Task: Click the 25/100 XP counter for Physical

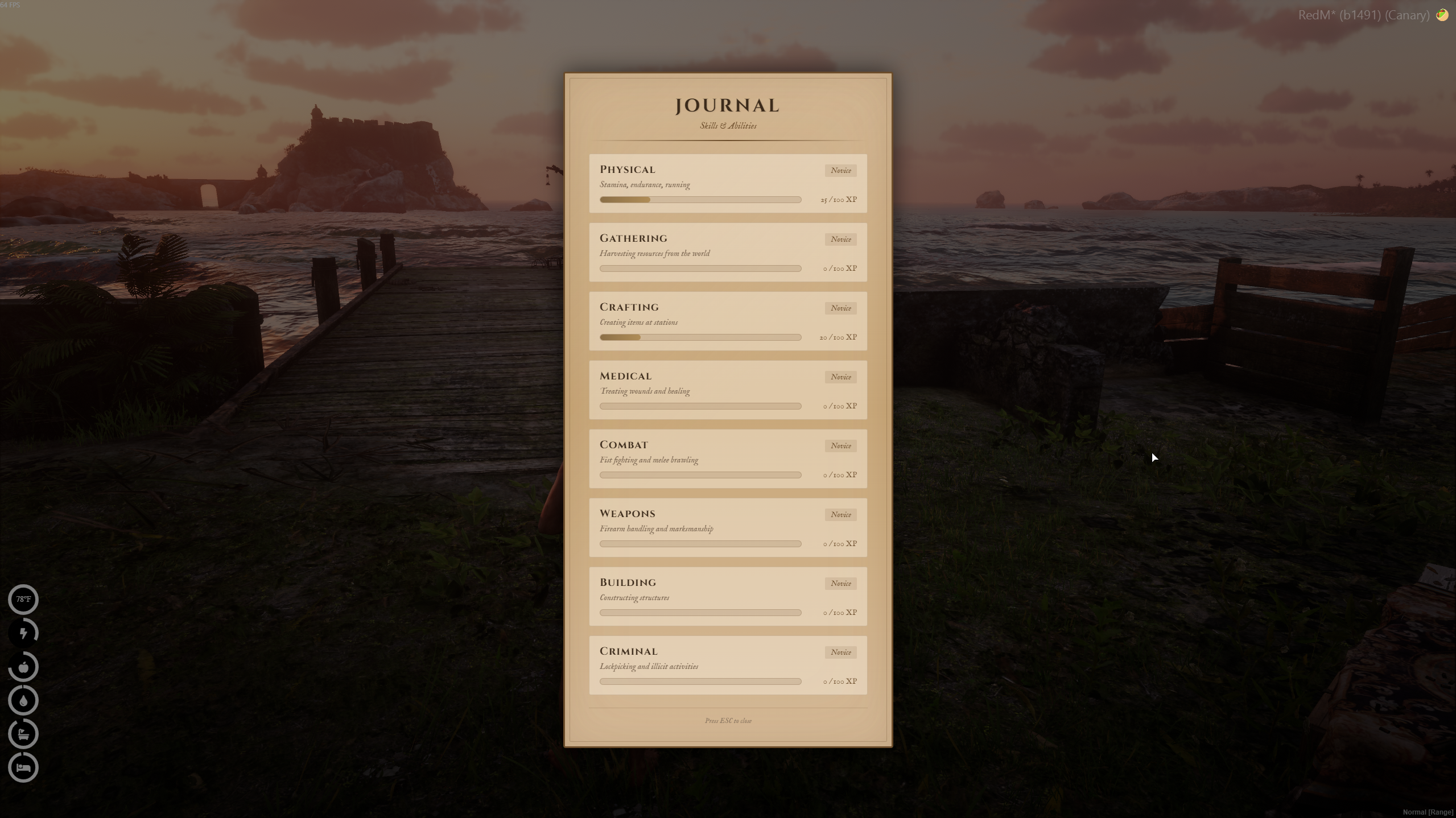Action: [x=838, y=200]
